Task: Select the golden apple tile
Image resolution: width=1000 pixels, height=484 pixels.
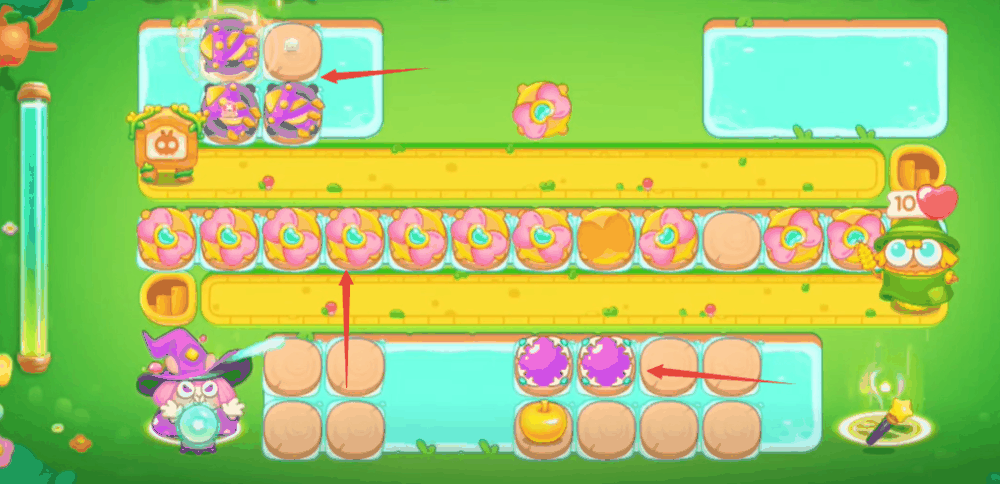Action: [543, 424]
